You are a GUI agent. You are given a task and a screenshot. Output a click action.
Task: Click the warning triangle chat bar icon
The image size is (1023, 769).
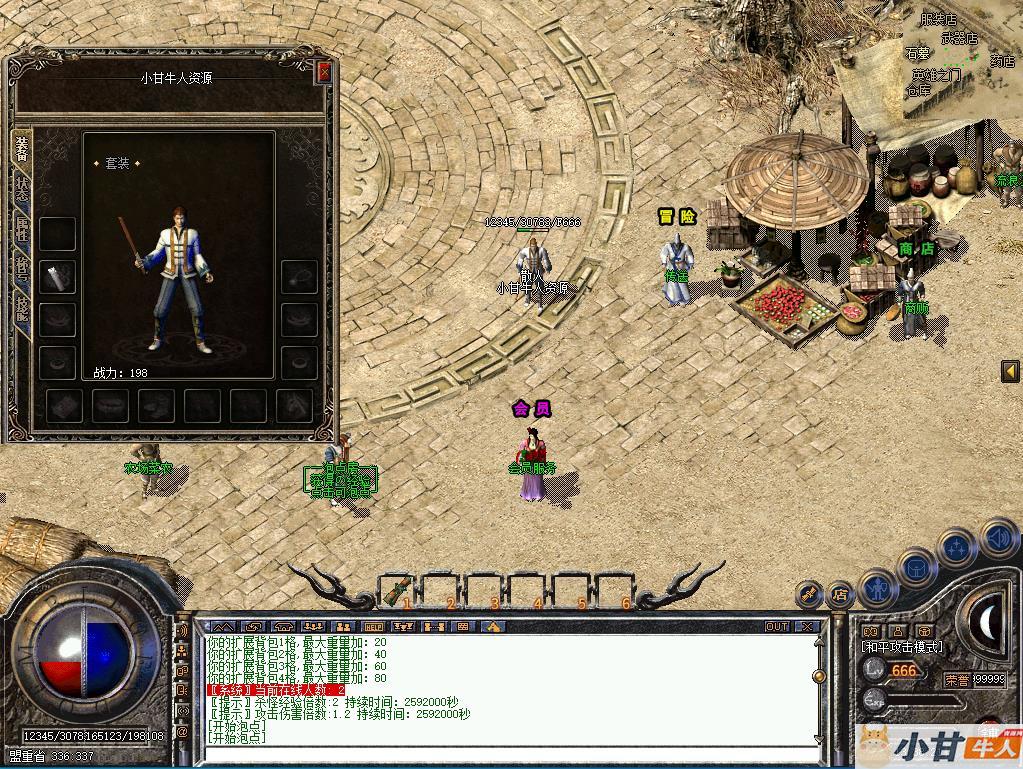(492, 627)
